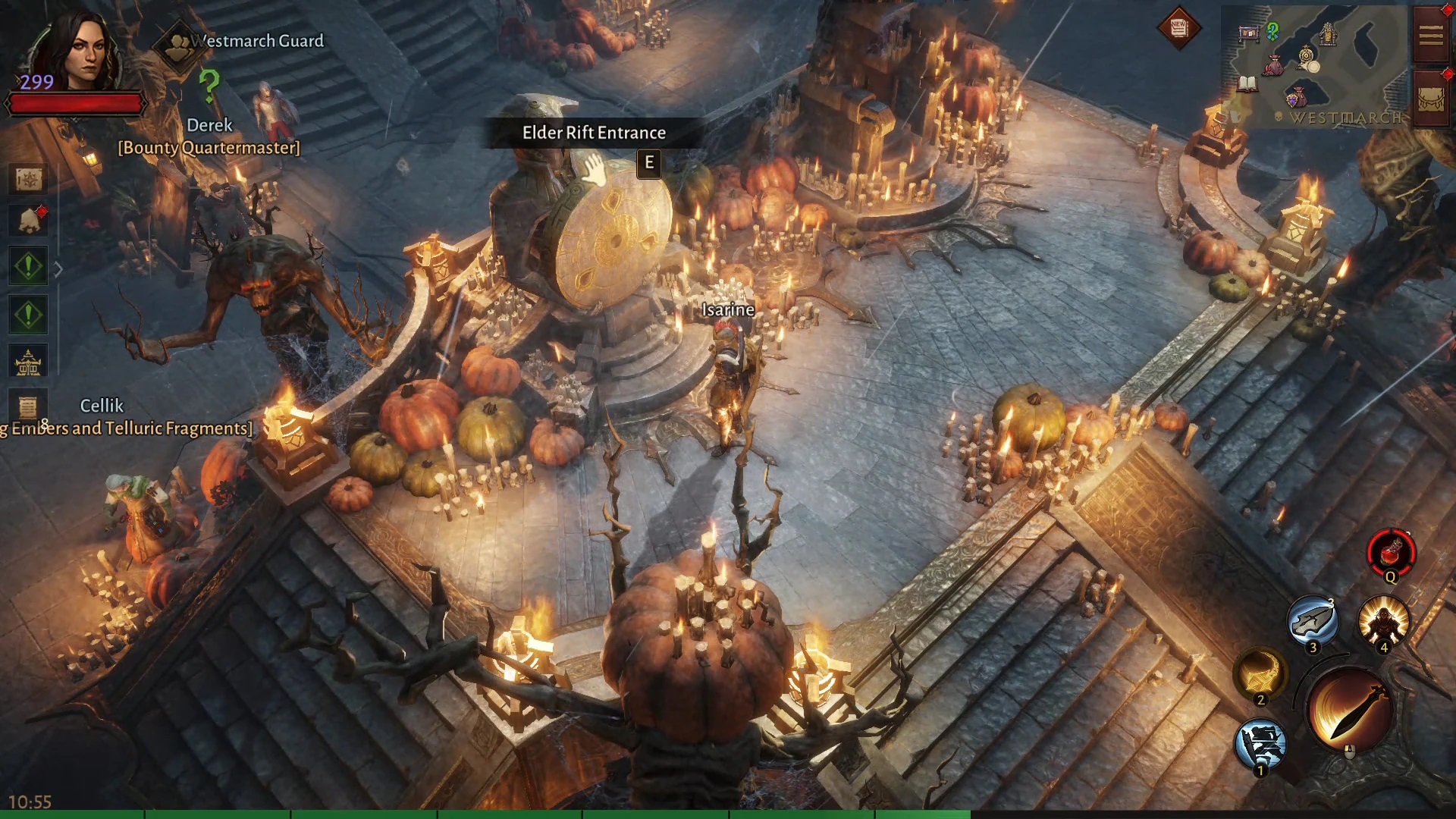Use the red health potion
1456x819 pixels.
[x=1390, y=553]
